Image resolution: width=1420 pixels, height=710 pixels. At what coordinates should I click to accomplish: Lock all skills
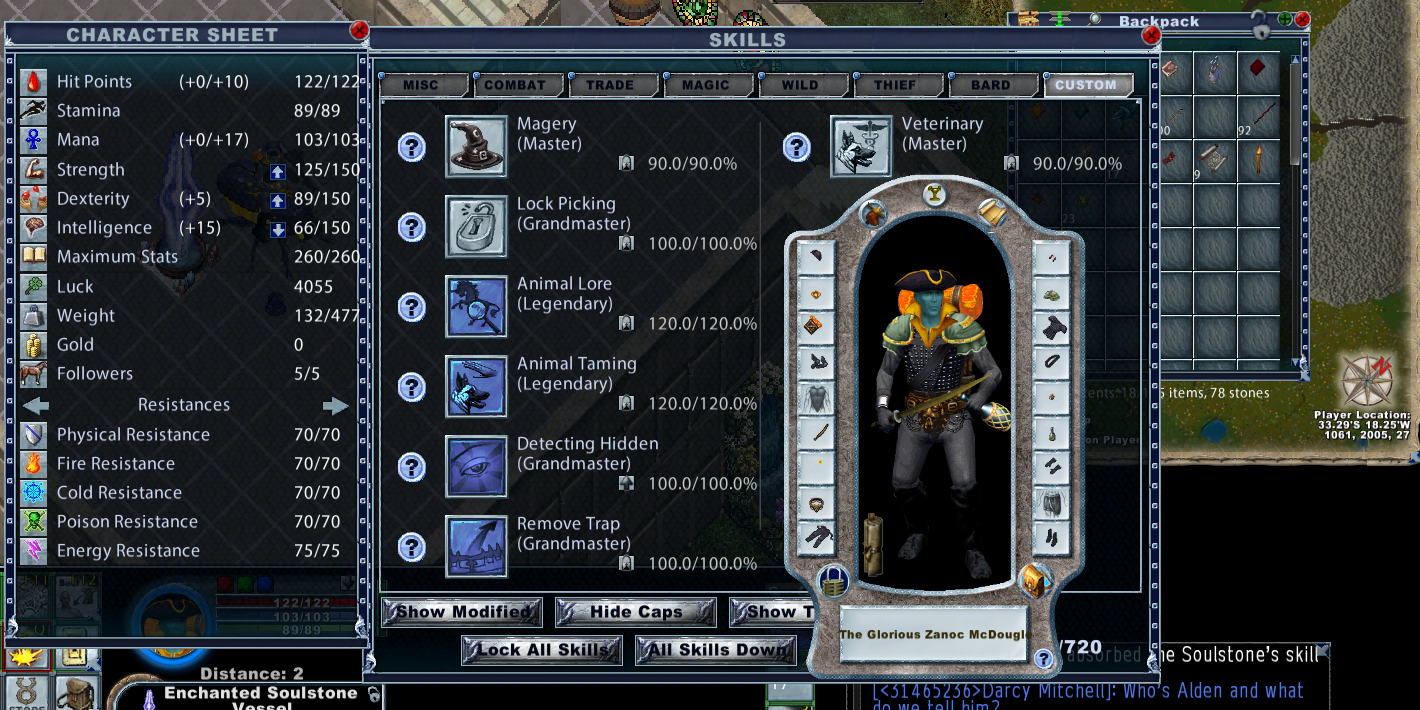[542, 650]
